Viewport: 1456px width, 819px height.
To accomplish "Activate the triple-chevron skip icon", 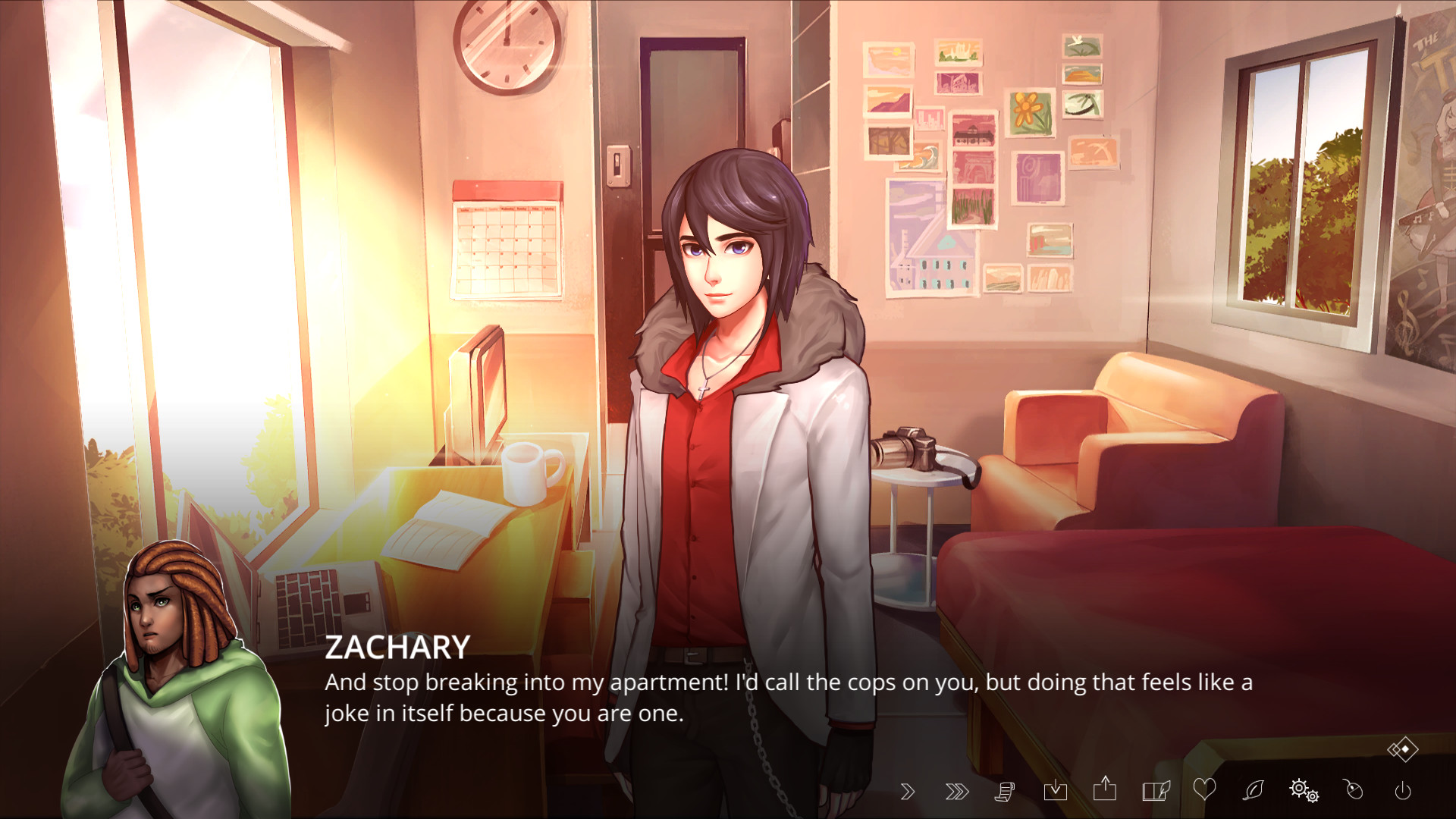I will (x=957, y=792).
